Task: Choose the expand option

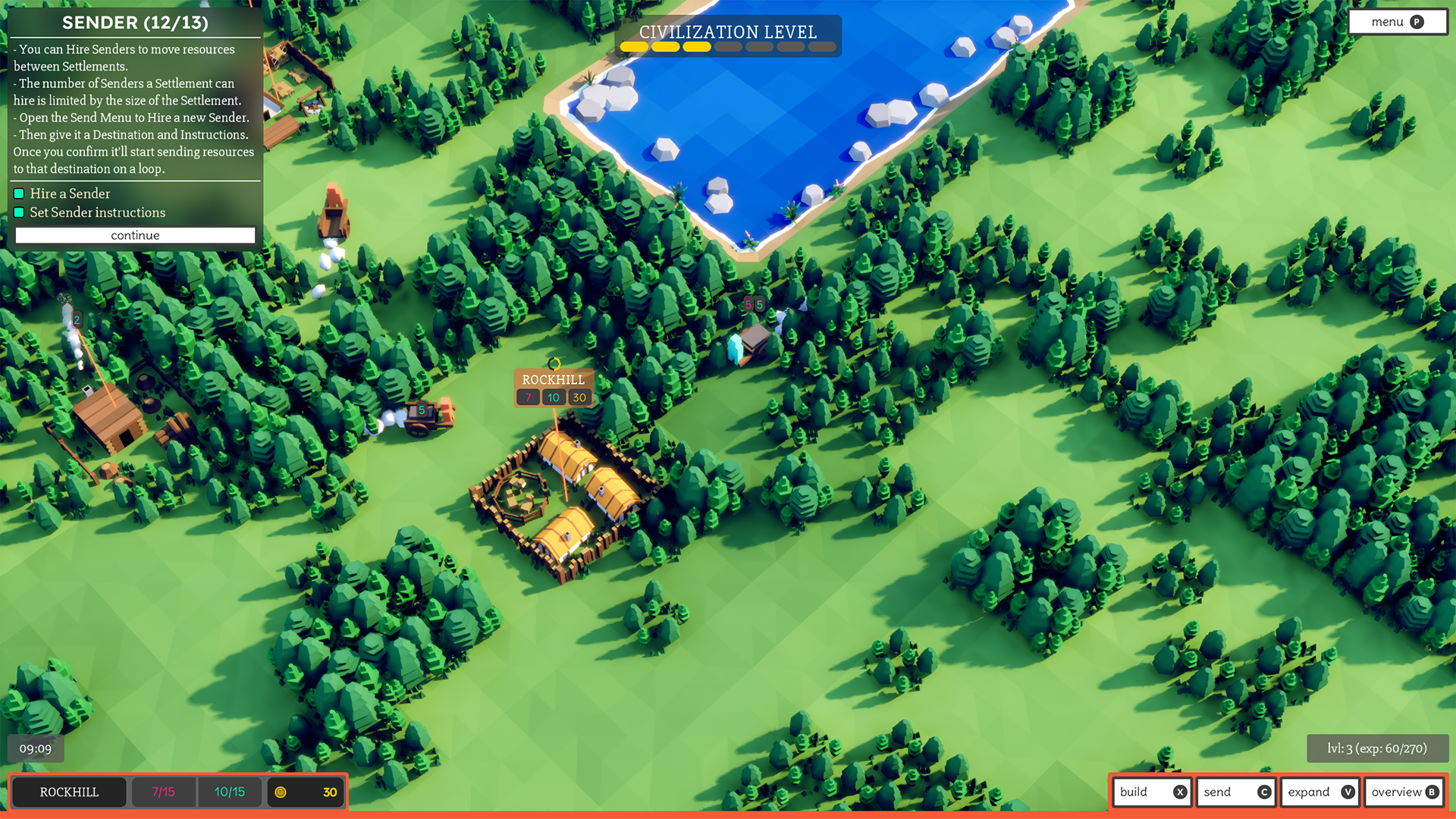Action: point(1319,792)
